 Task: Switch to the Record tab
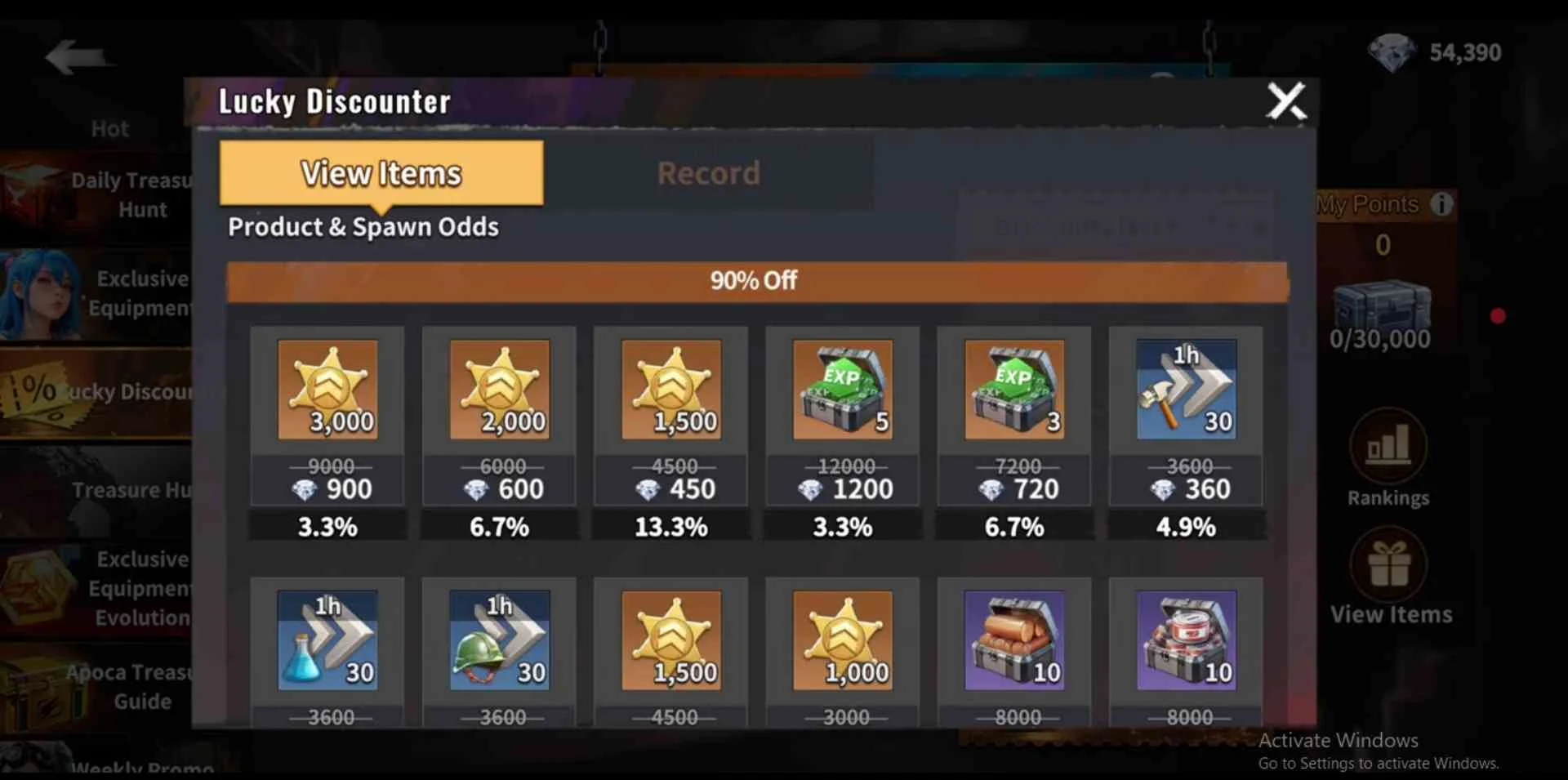click(x=708, y=173)
